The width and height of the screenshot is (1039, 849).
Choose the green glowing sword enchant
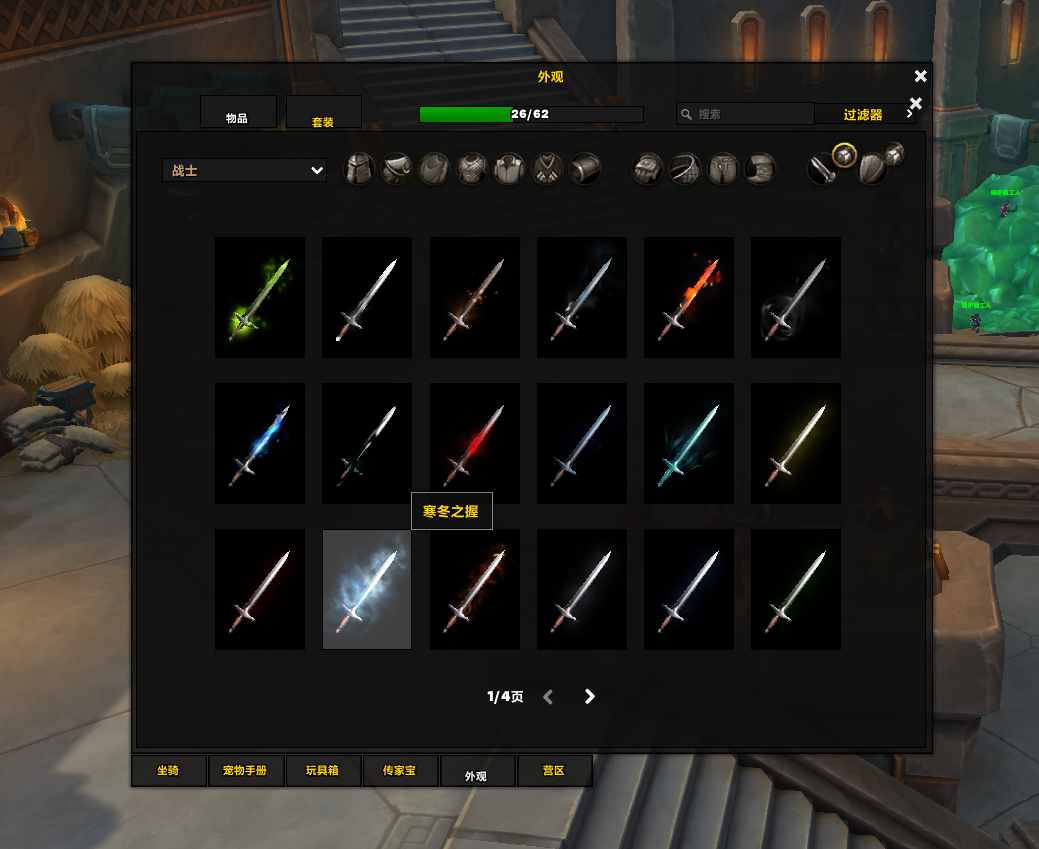coord(260,297)
